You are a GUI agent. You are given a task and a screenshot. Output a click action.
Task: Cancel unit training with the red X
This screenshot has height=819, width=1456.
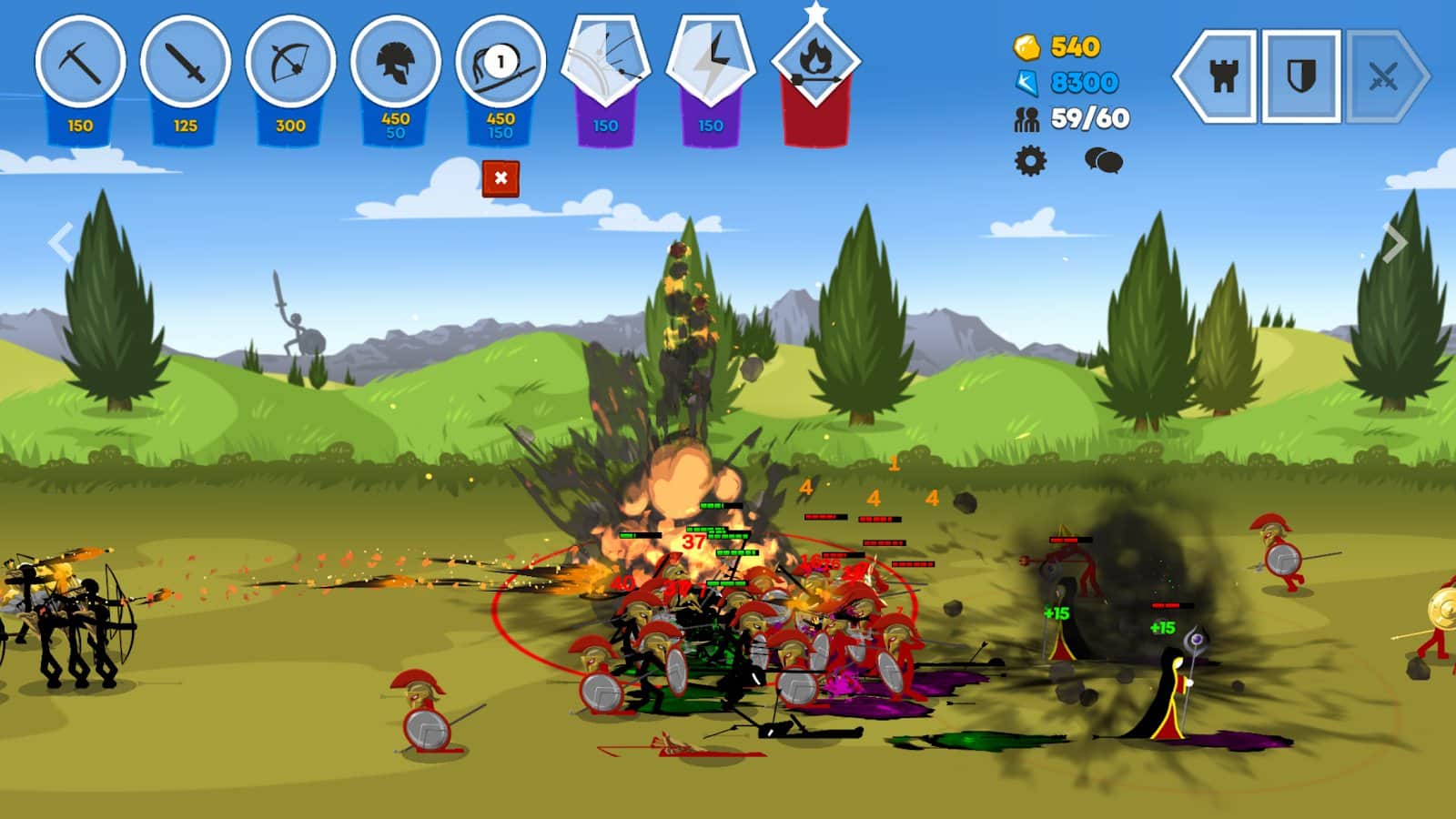(x=501, y=180)
